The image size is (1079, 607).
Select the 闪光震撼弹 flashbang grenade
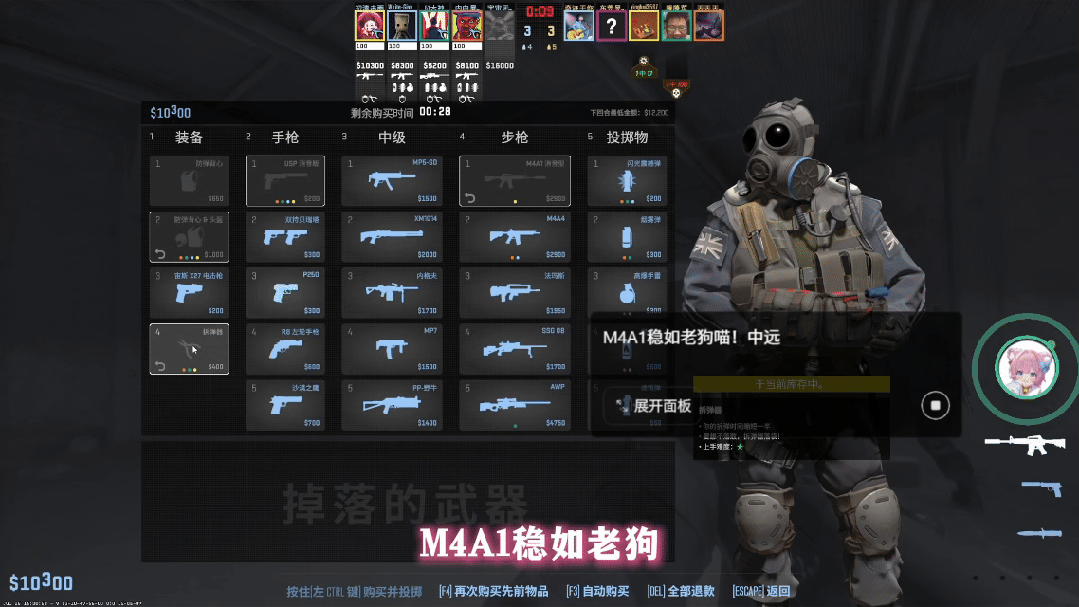[x=627, y=181]
